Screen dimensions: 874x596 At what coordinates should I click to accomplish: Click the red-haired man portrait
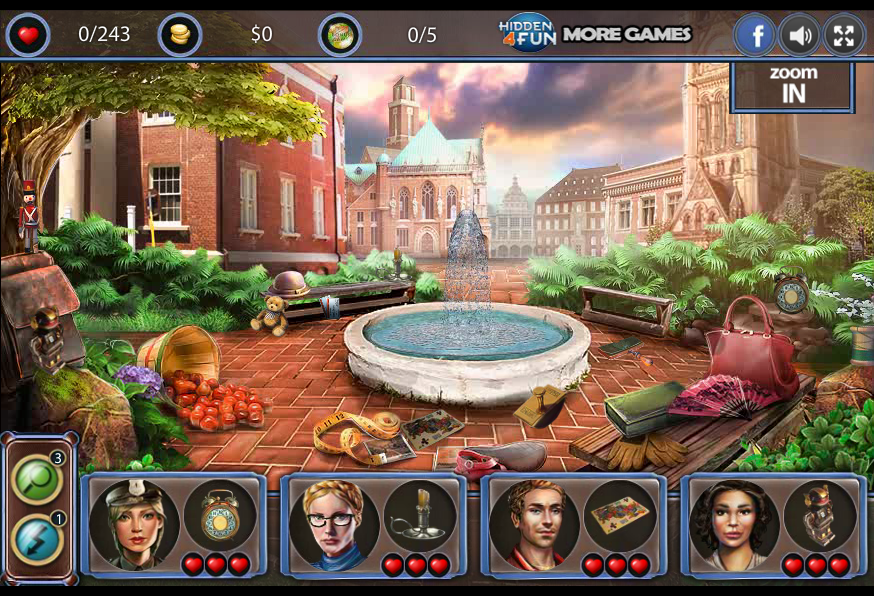(x=534, y=523)
